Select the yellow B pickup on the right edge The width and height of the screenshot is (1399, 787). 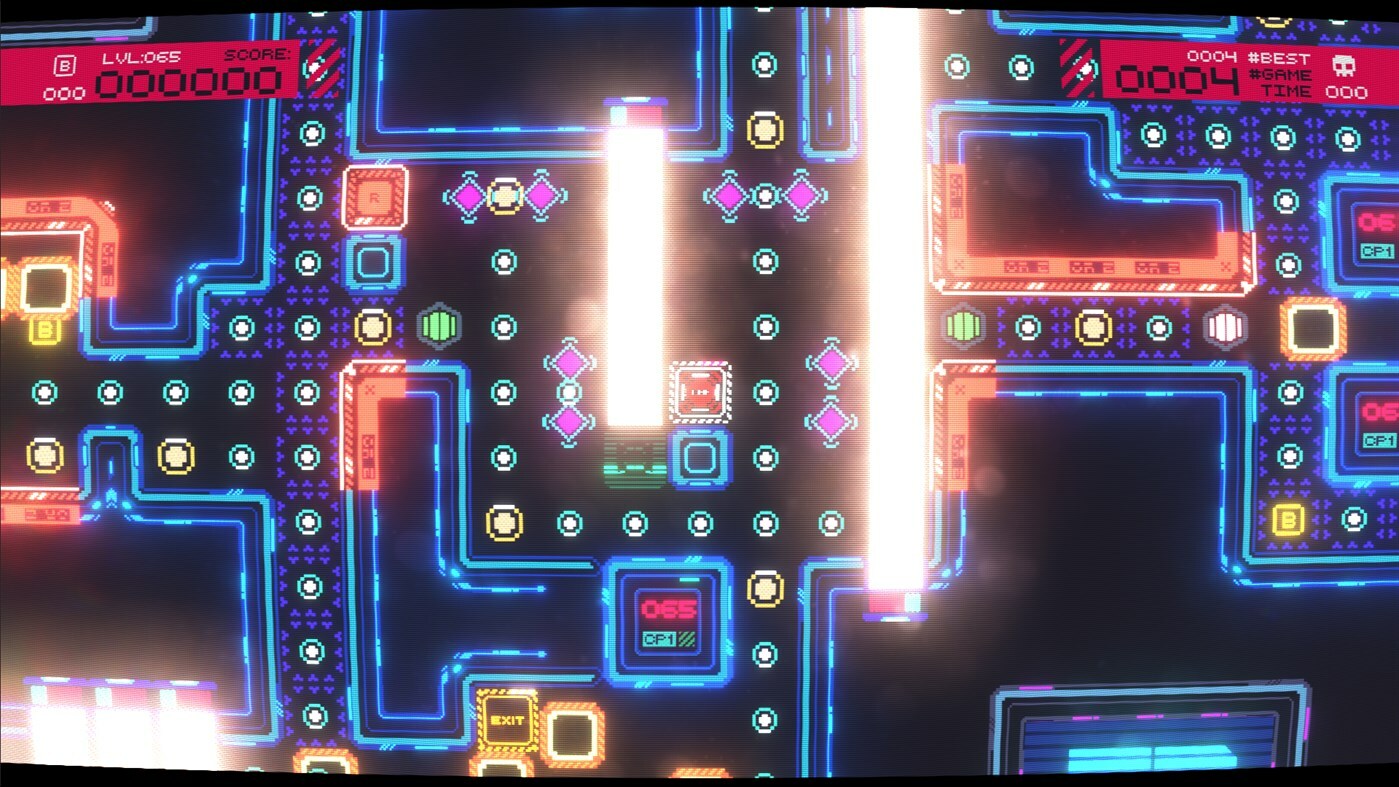click(x=1288, y=521)
